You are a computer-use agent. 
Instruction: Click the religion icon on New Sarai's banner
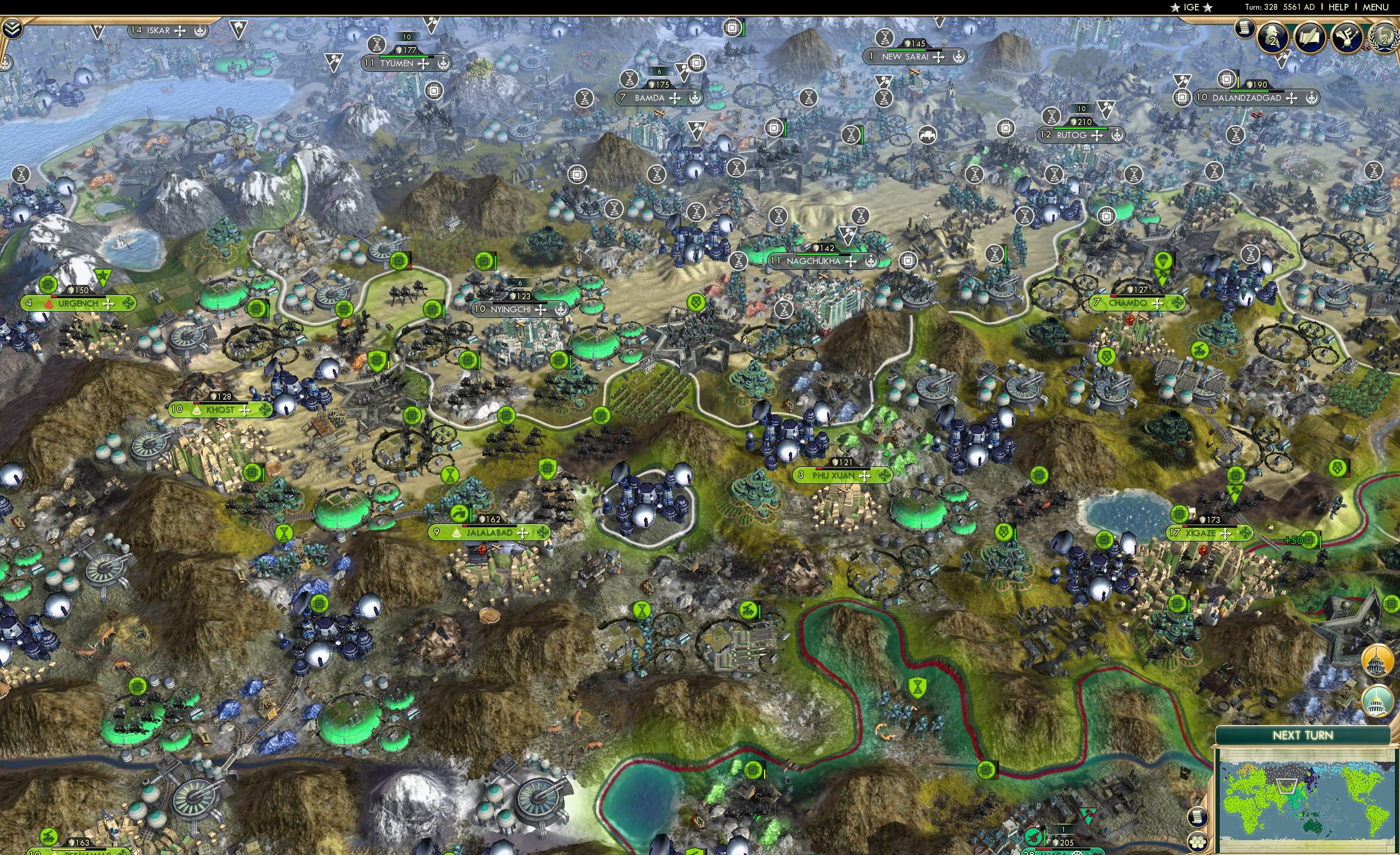pos(959,57)
